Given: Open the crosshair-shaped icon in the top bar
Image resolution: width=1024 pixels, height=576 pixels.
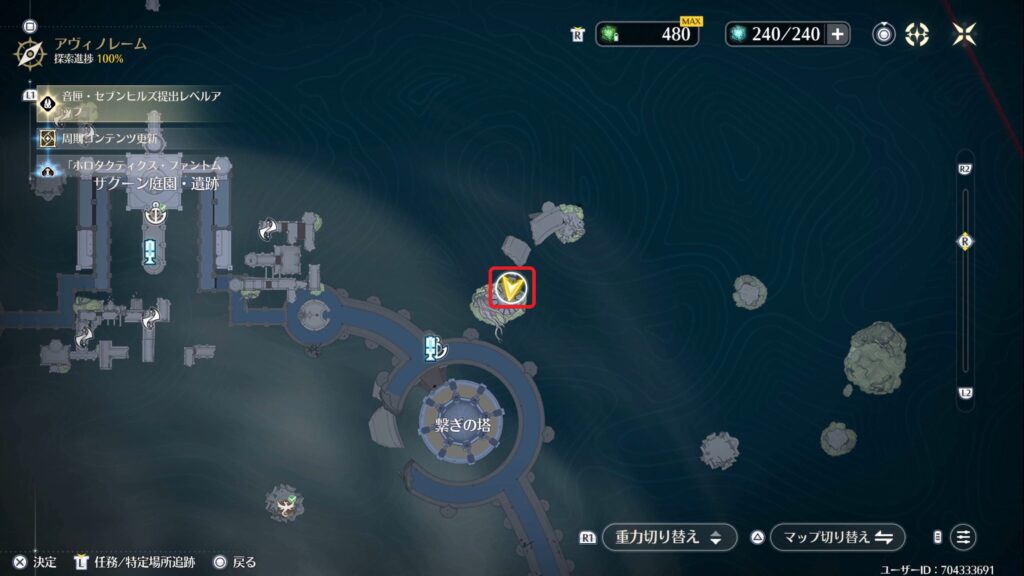Looking at the screenshot, I should [917, 34].
